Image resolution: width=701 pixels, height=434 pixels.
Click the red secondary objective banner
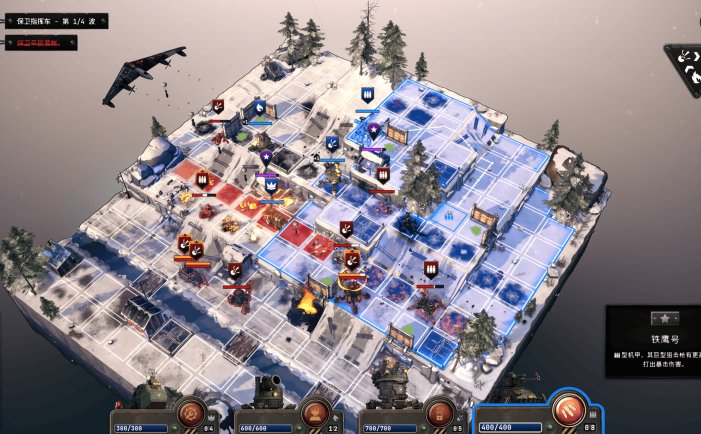pos(42,42)
